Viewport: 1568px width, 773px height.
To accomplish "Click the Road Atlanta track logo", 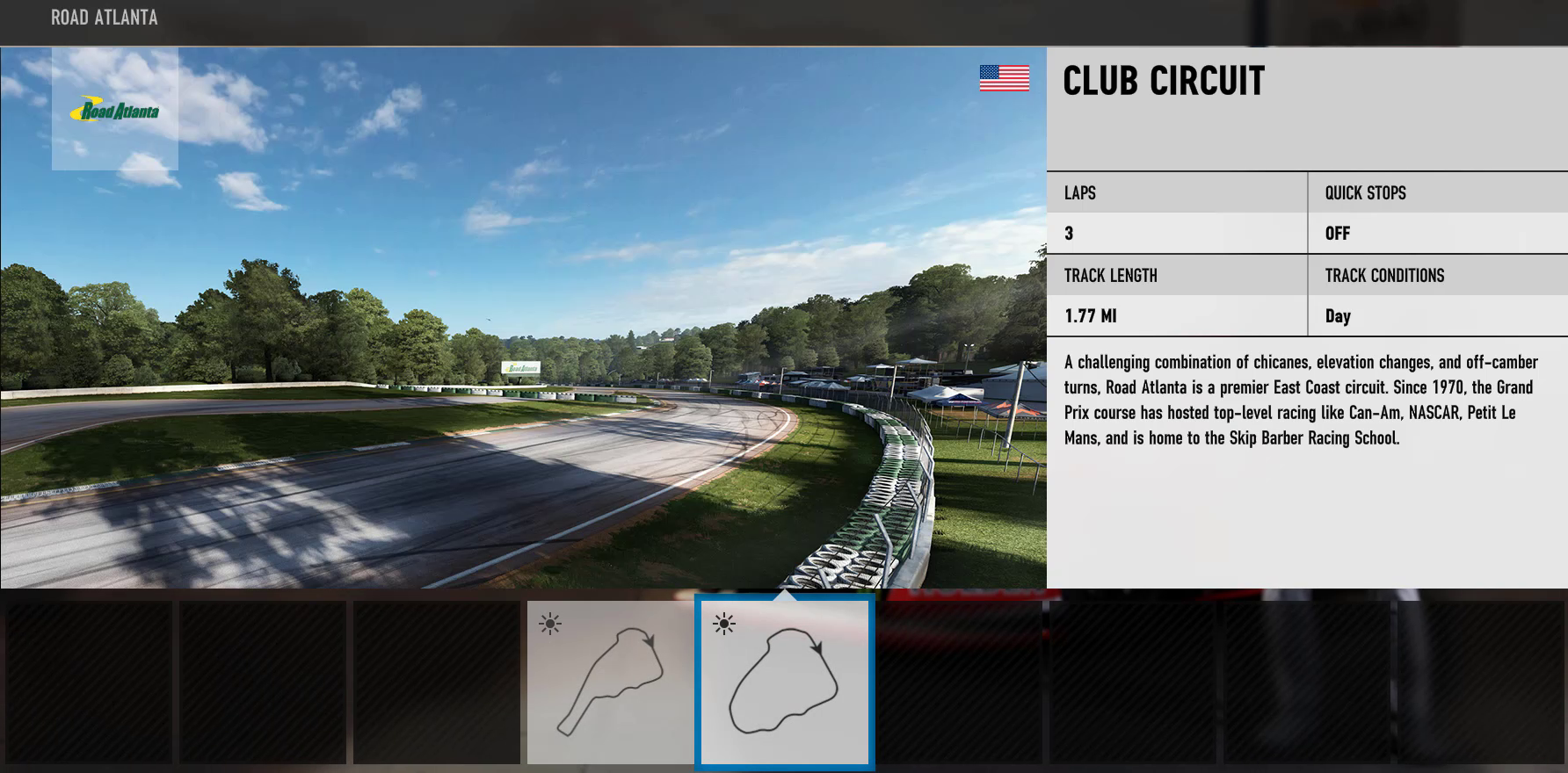I will [117, 111].
